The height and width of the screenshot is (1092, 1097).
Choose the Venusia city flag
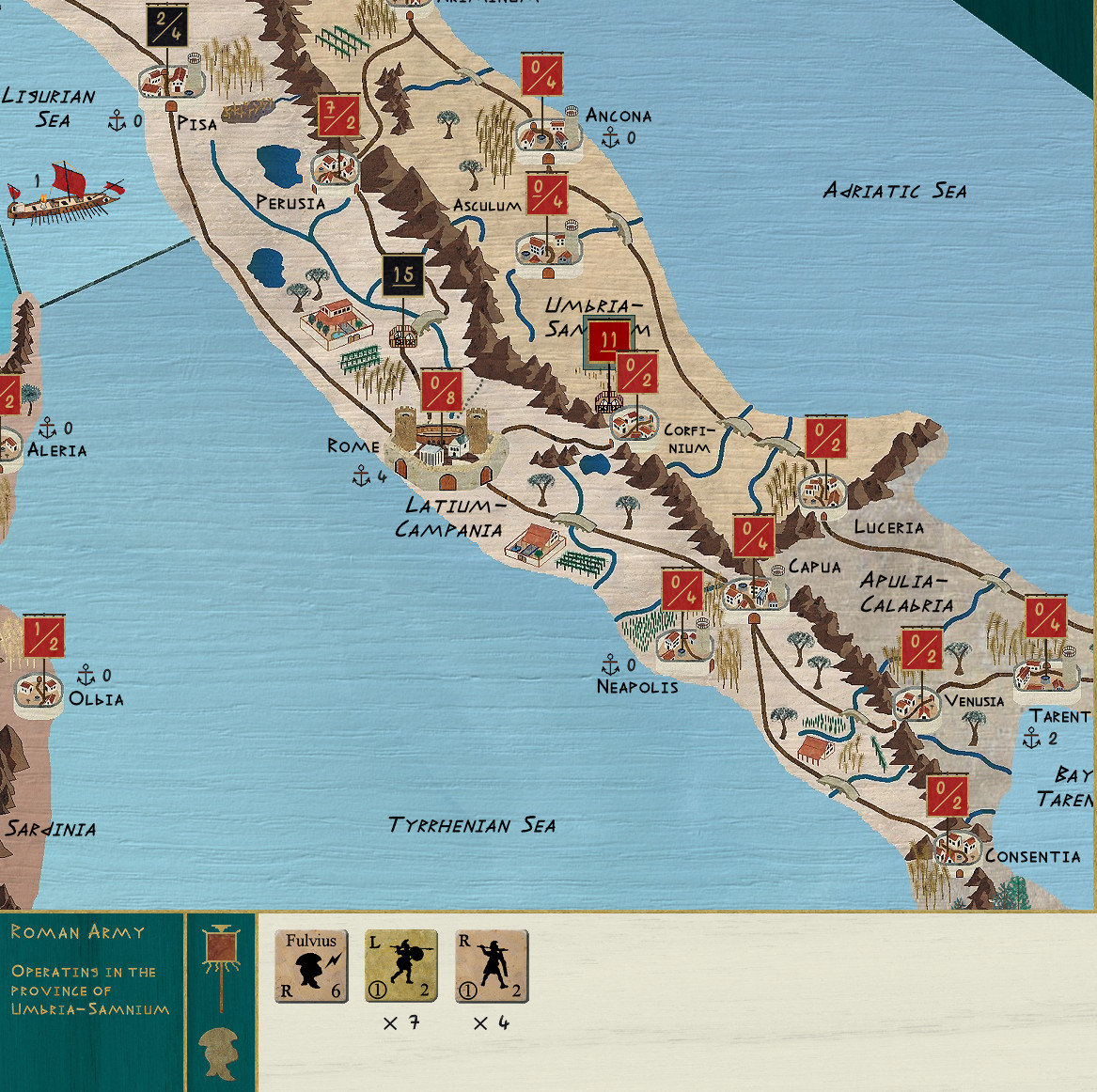click(921, 650)
